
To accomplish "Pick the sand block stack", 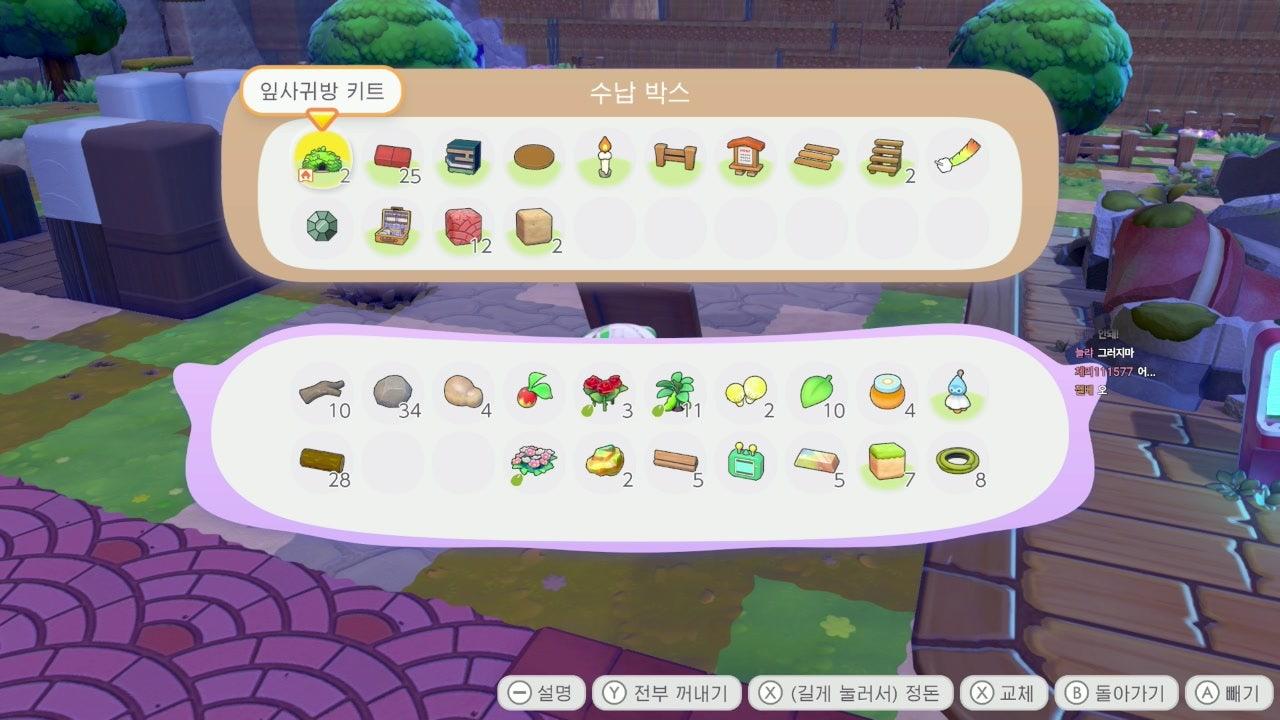I will pos(534,227).
